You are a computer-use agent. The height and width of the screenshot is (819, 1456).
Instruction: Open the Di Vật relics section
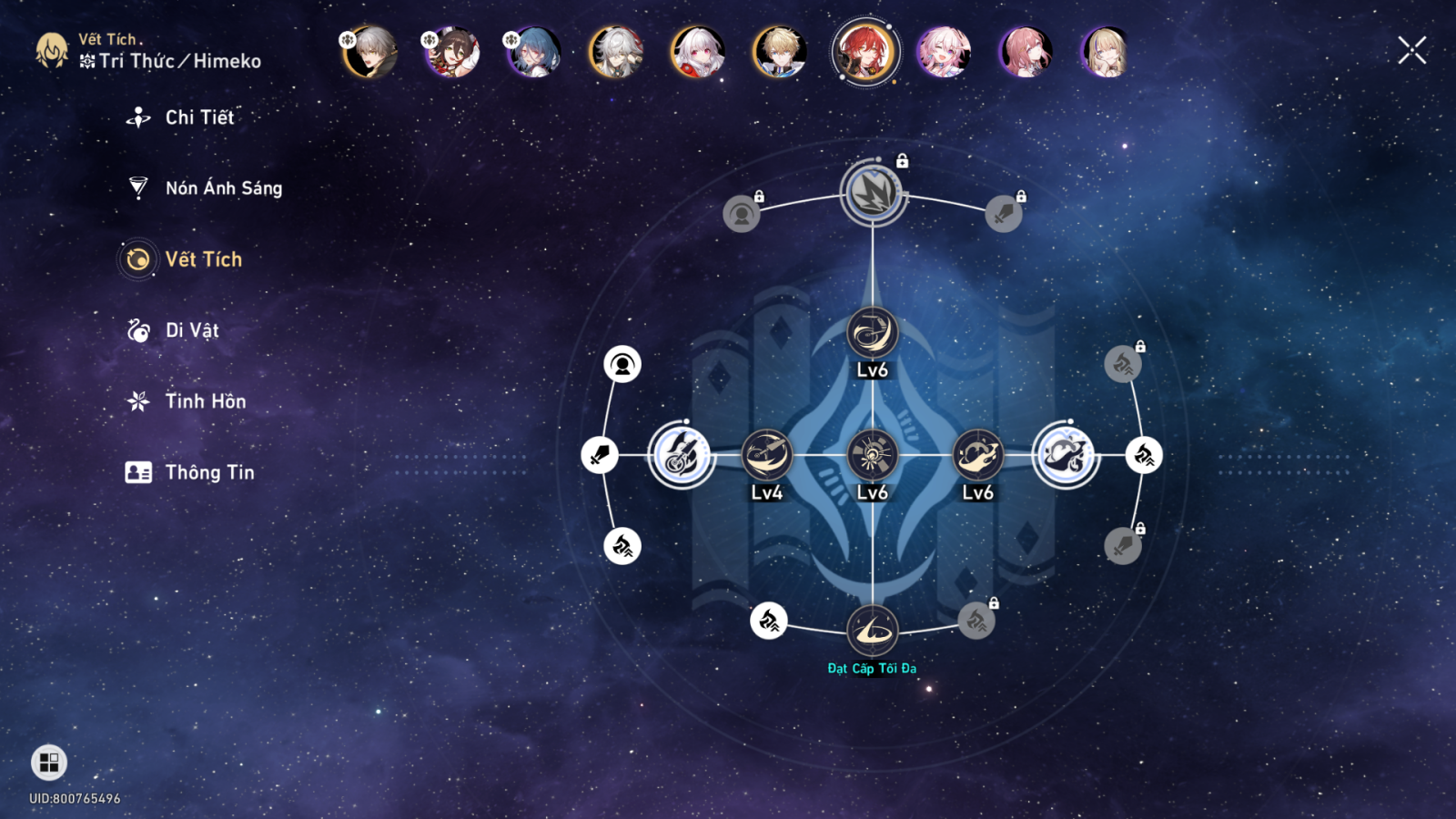[x=191, y=330]
